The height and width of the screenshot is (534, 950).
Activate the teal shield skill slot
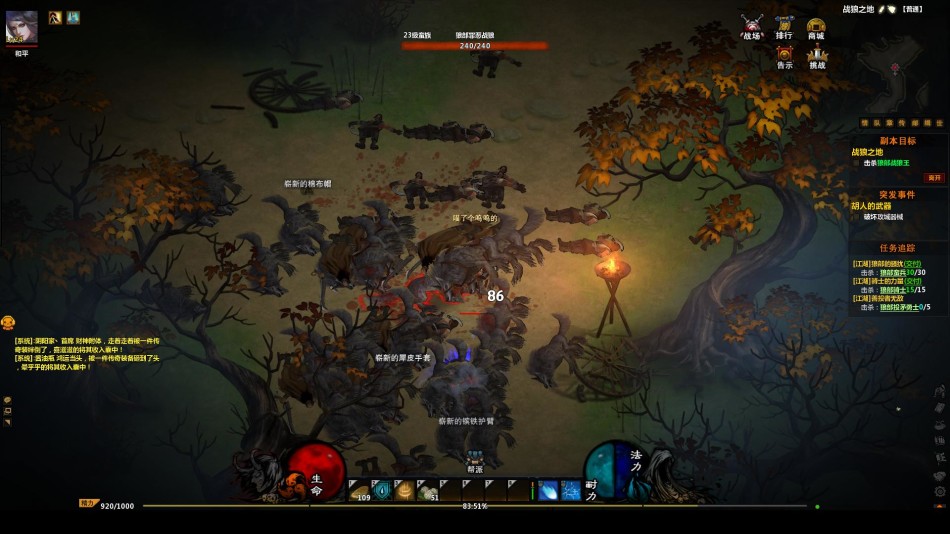point(383,490)
